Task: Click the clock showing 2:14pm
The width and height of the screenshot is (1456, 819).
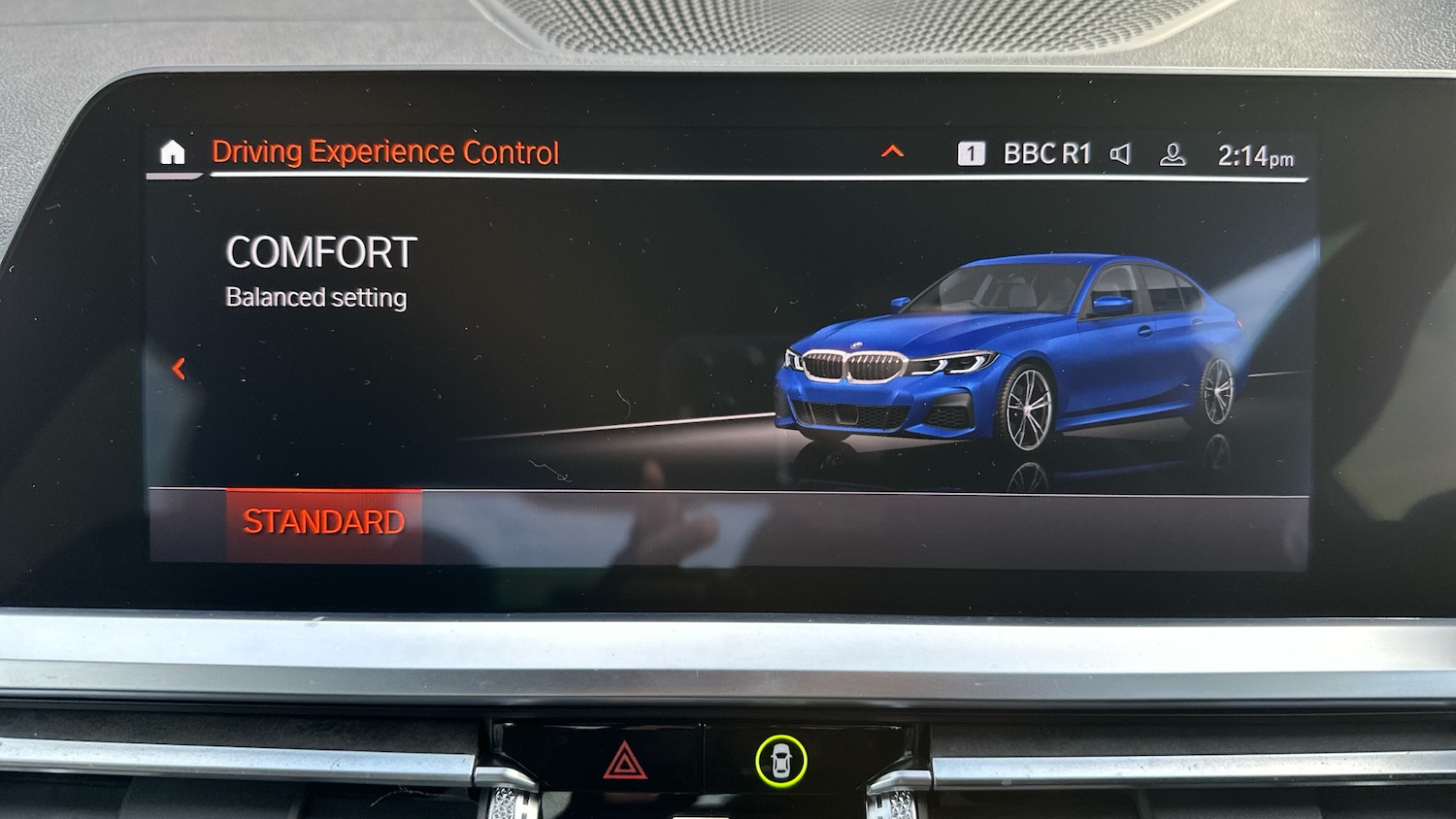Action: pyautogui.click(x=1256, y=153)
